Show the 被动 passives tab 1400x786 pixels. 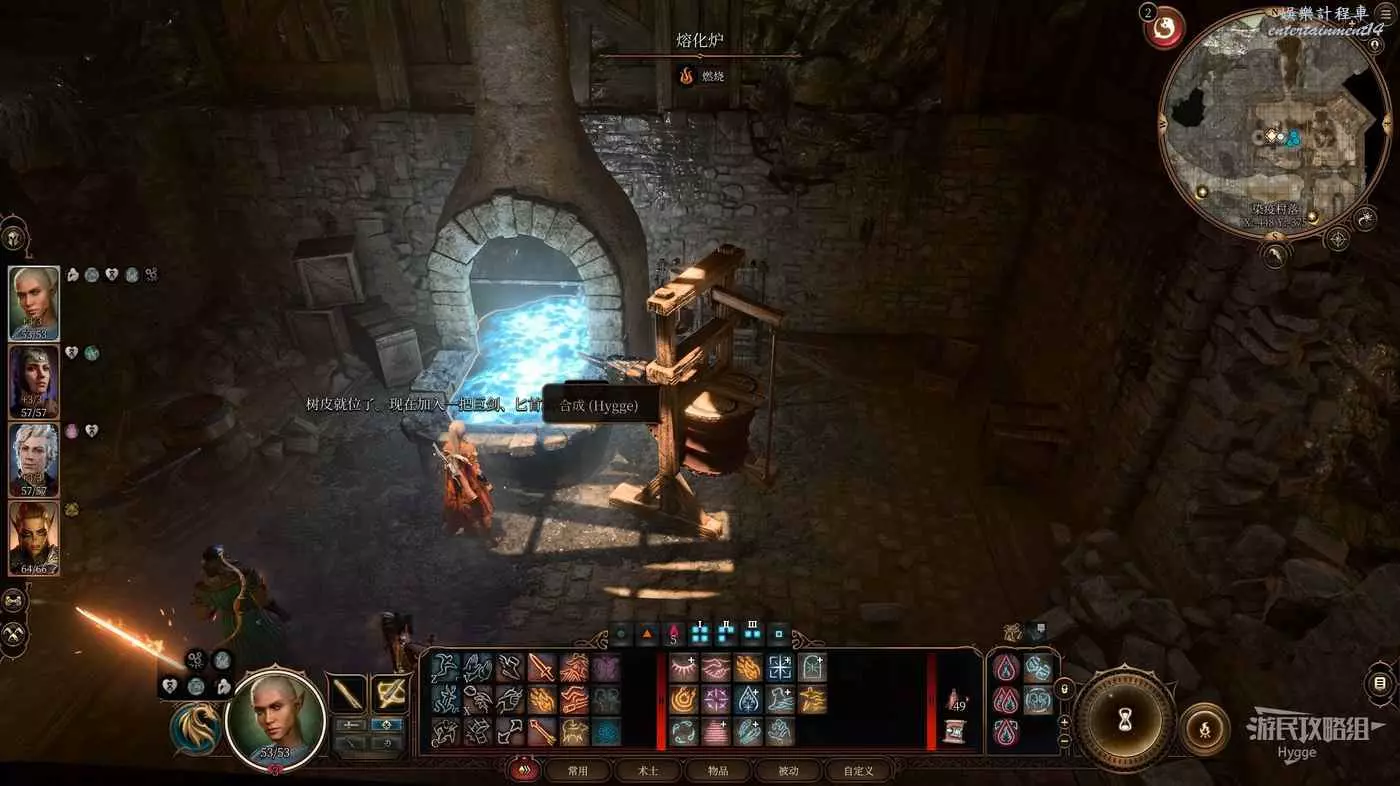[788, 771]
